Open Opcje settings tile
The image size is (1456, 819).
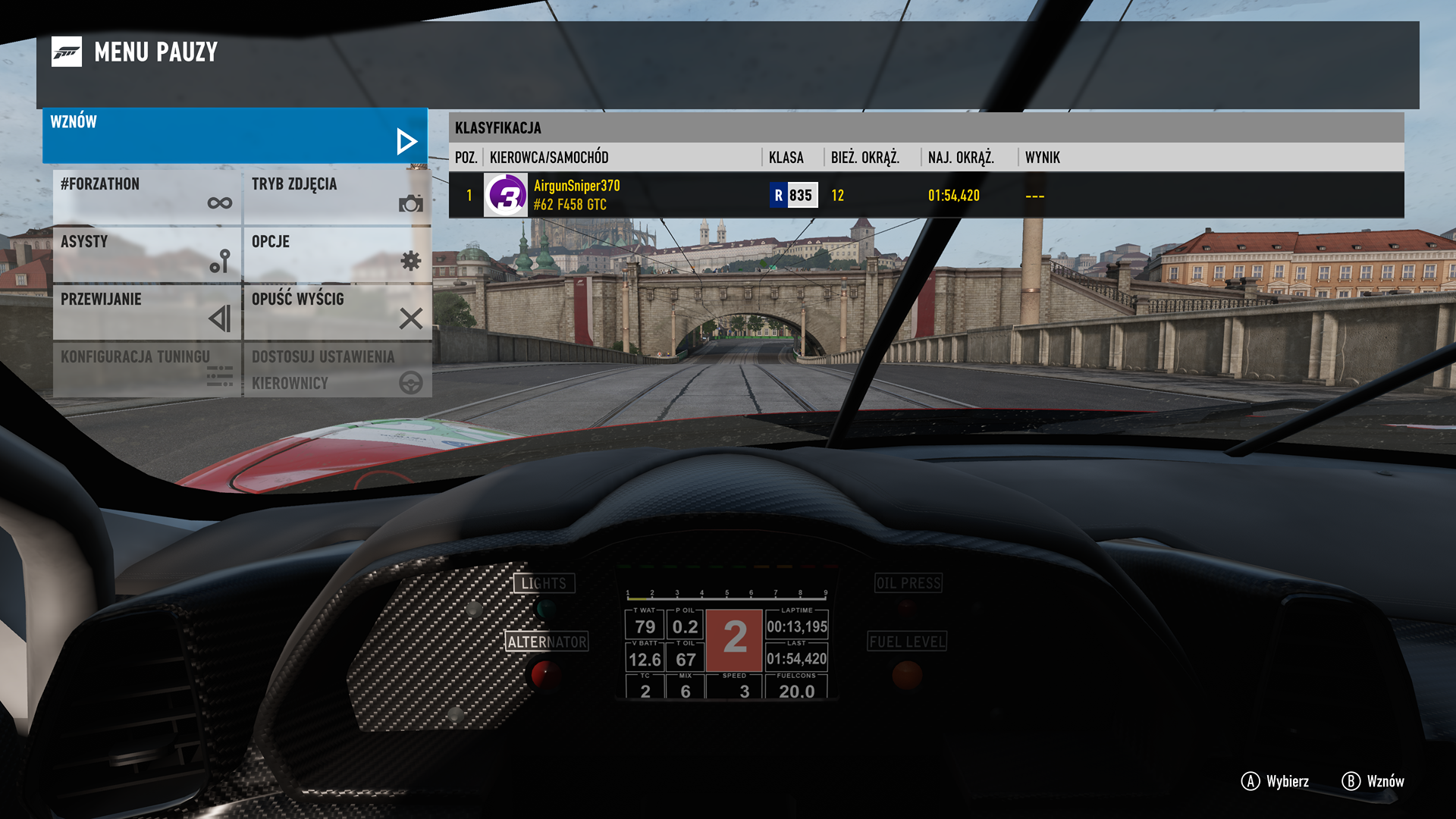tap(337, 253)
